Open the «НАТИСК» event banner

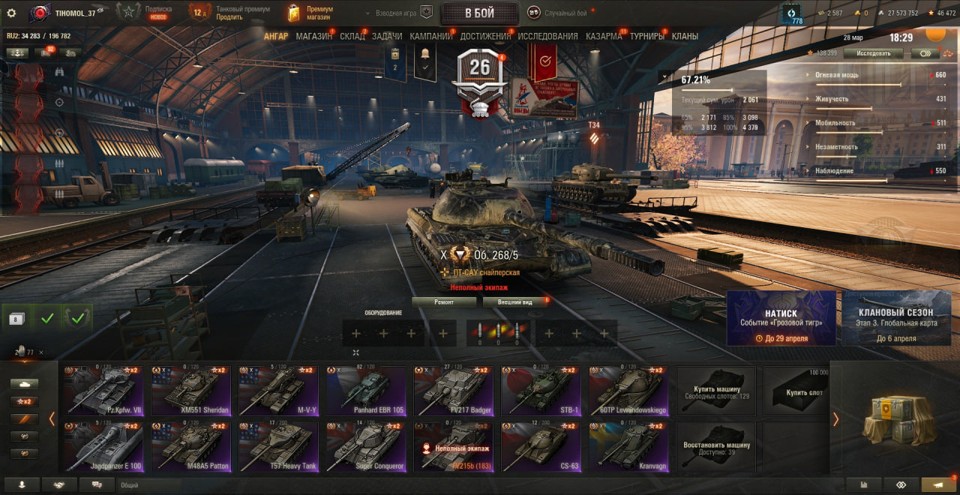781,318
